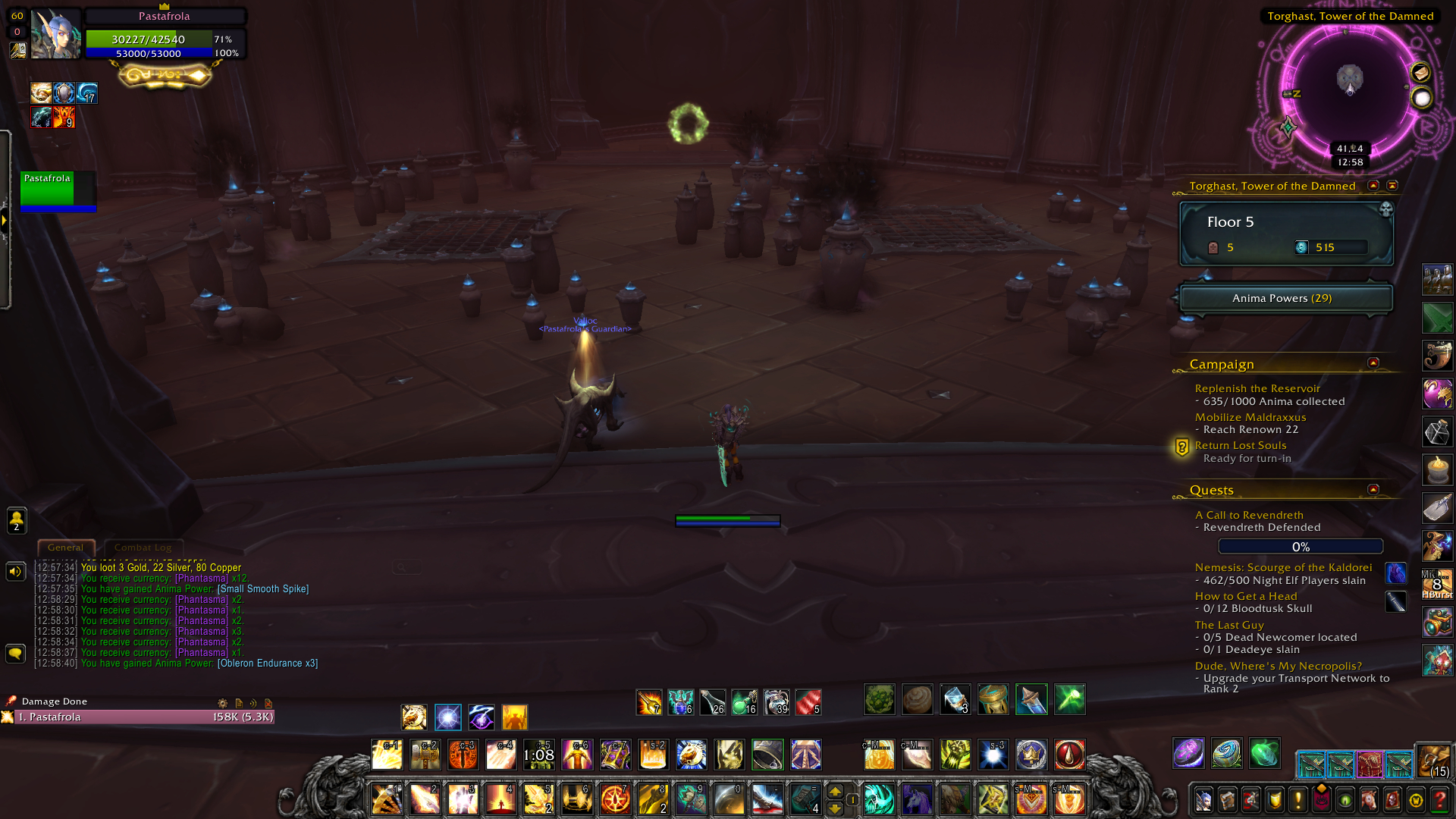This screenshot has width=1456, height=819.
Task: Select the General chat tab
Action: click(66, 548)
